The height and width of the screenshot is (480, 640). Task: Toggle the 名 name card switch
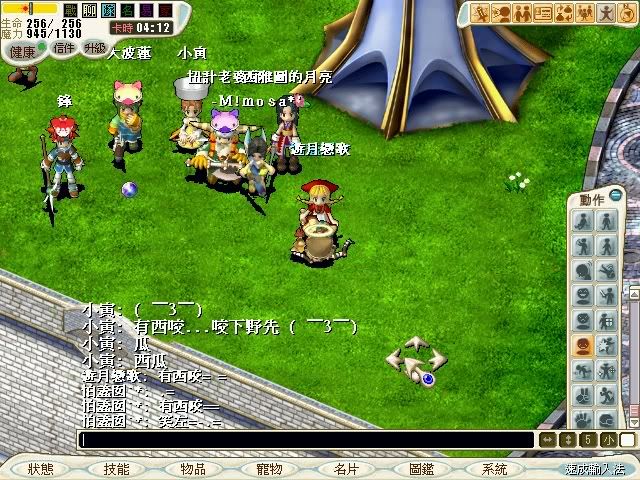pyautogui.click(x=125, y=10)
